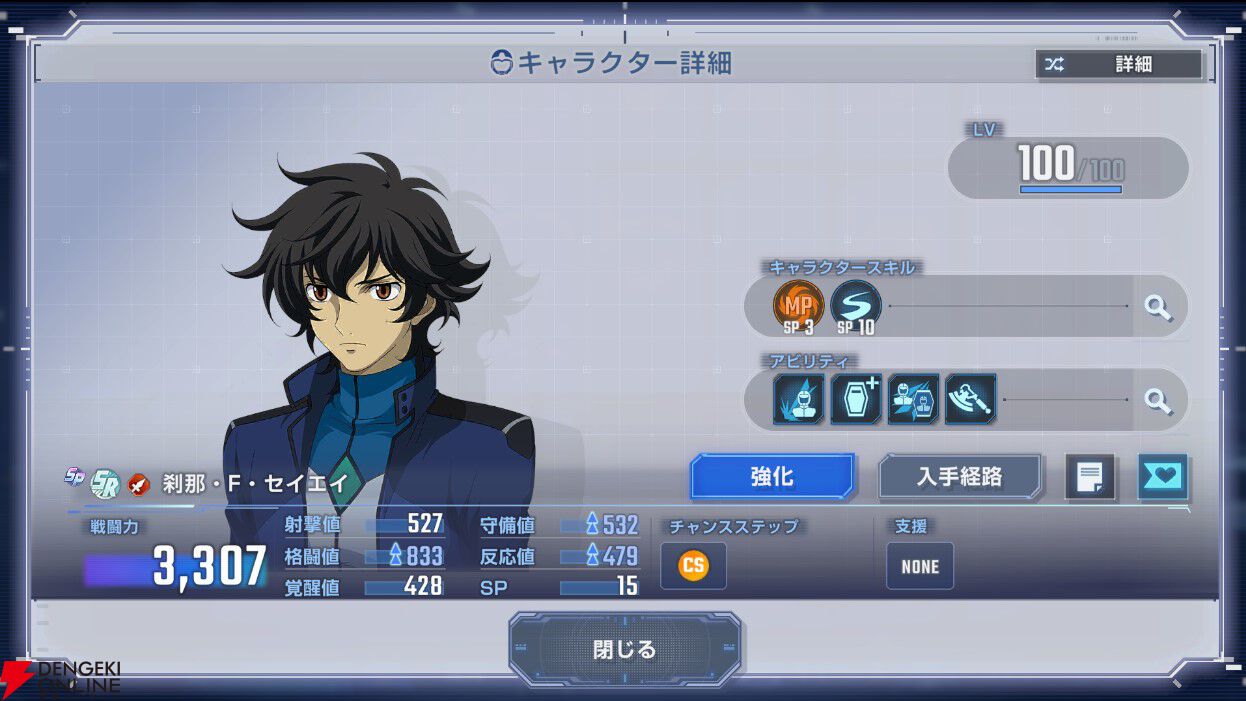Screen dimensions: 1246x701
Task: Select the orange MP character skill icon
Action: (x=798, y=304)
